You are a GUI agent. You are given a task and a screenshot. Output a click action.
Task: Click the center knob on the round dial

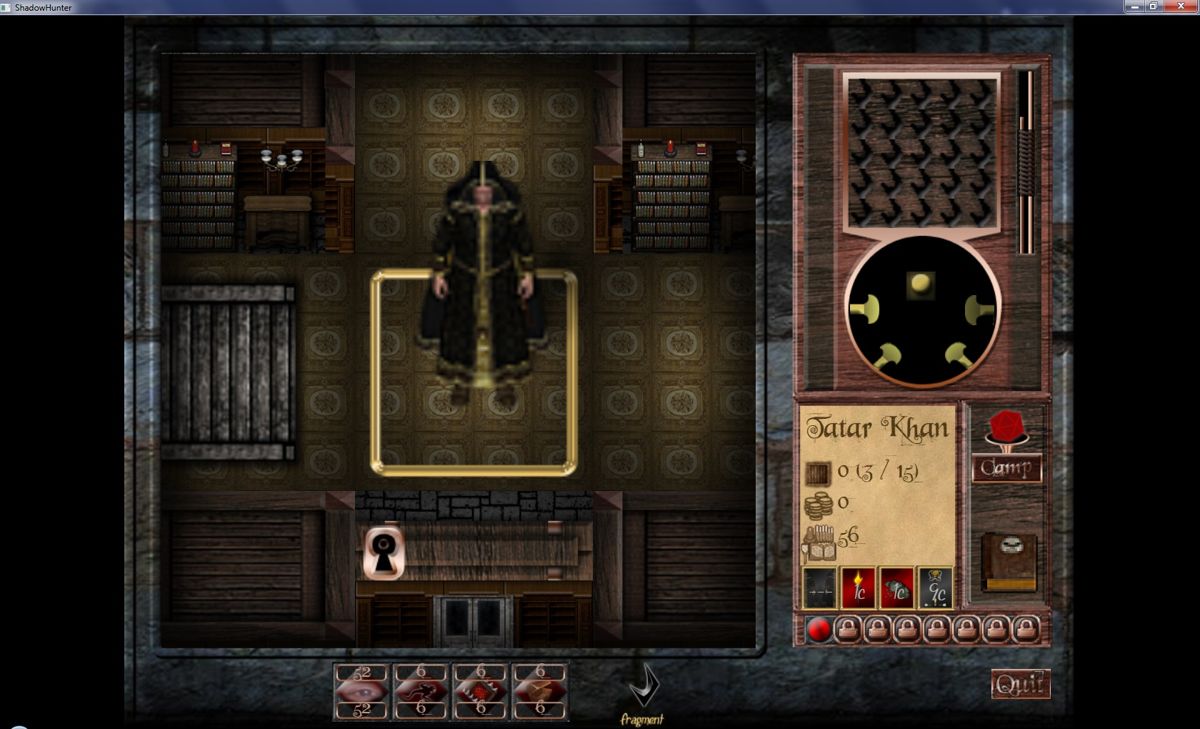[920, 284]
